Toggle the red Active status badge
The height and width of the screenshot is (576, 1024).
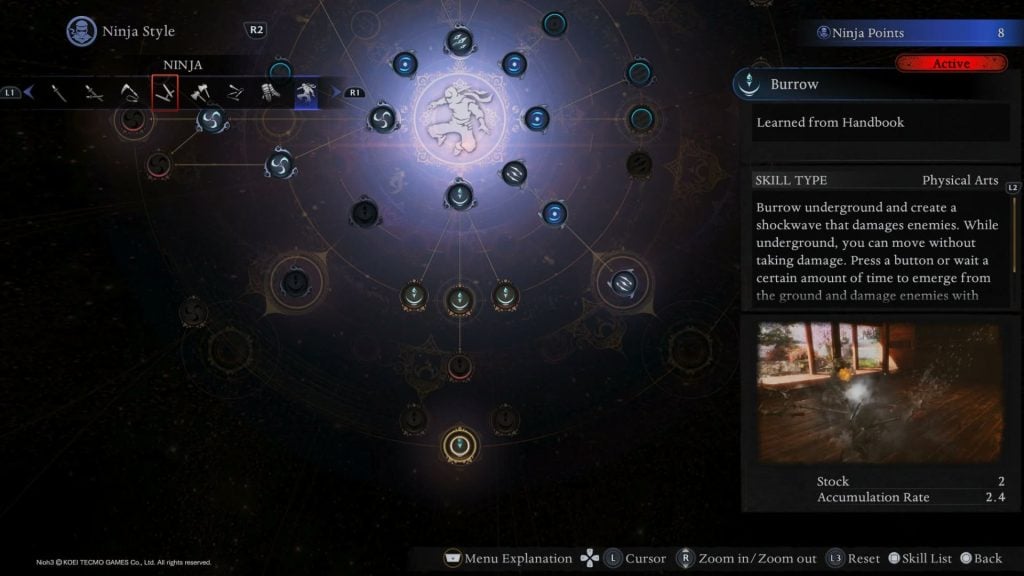click(x=950, y=64)
